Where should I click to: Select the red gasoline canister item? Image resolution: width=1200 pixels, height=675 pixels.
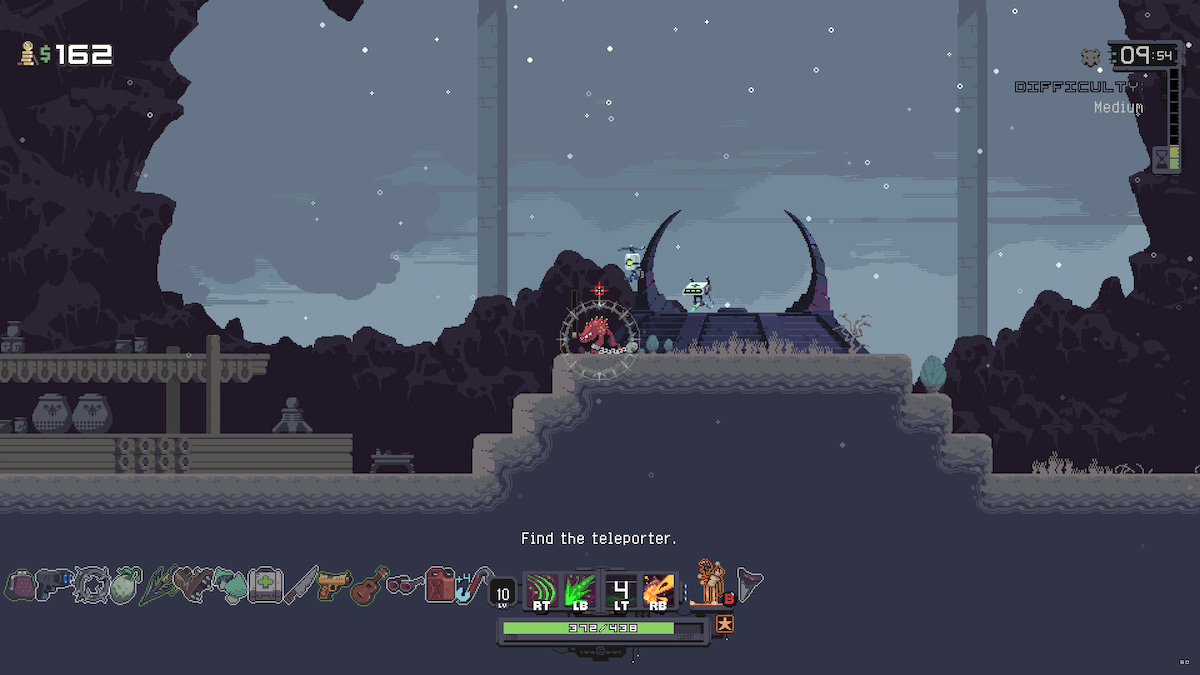pyautogui.click(x=439, y=585)
